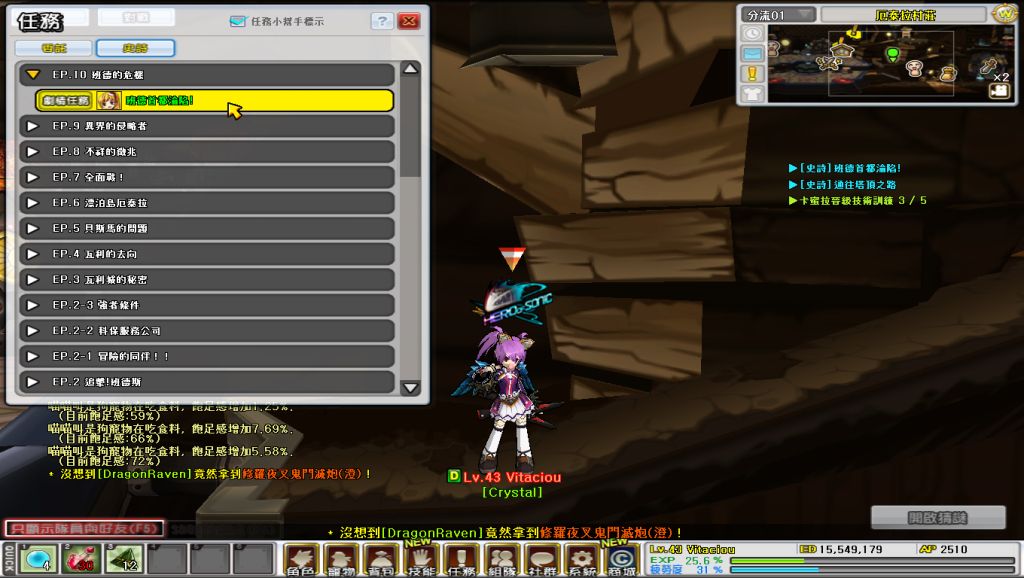The height and width of the screenshot is (578, 1024).
Task: Expand the EP.5 quest chapter
Action: tap(33, 228)
